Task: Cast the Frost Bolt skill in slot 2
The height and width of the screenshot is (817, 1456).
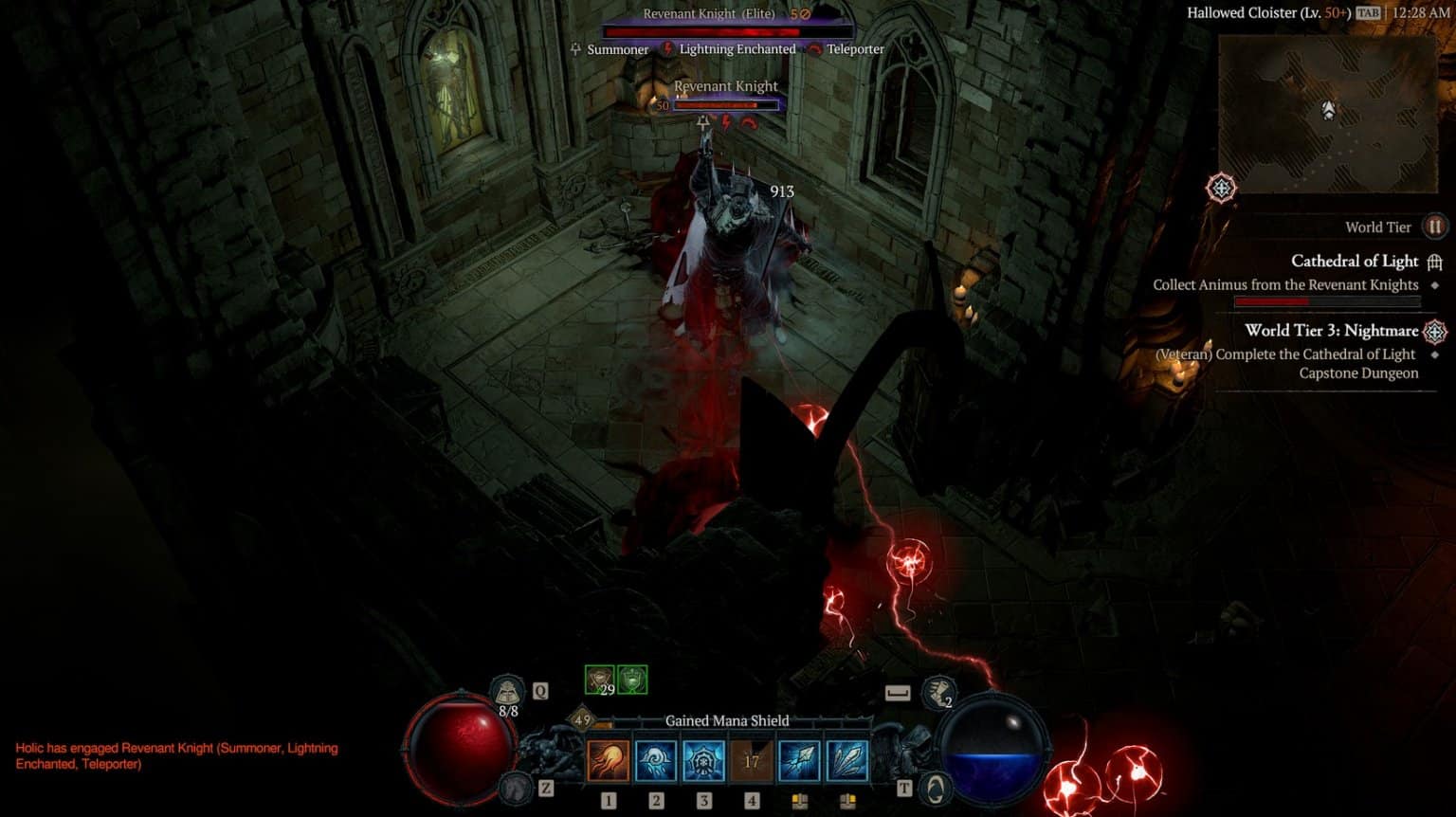Action: coord(655,760)
